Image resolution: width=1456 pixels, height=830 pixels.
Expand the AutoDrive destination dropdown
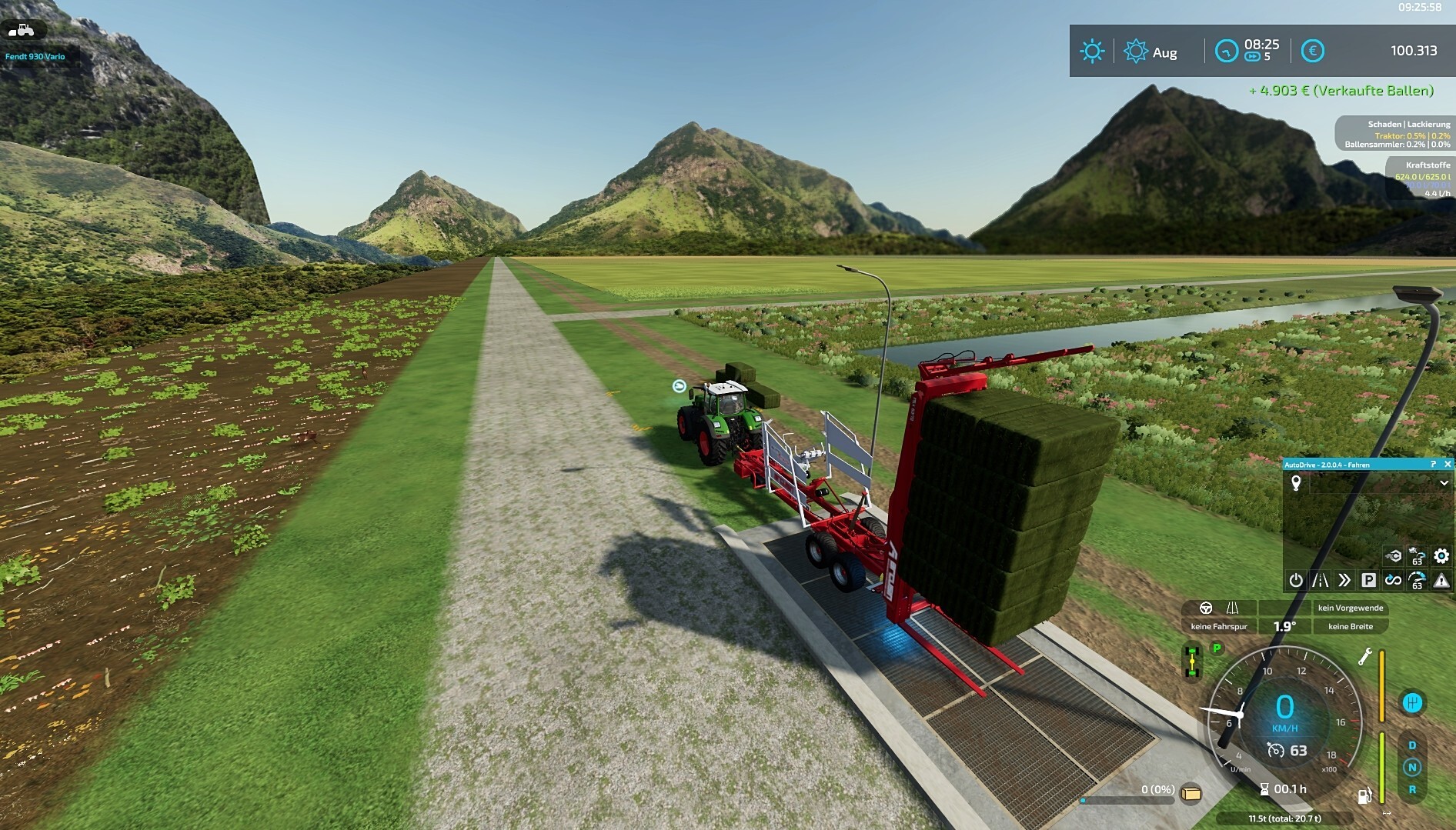click(x=1444, y=483)
